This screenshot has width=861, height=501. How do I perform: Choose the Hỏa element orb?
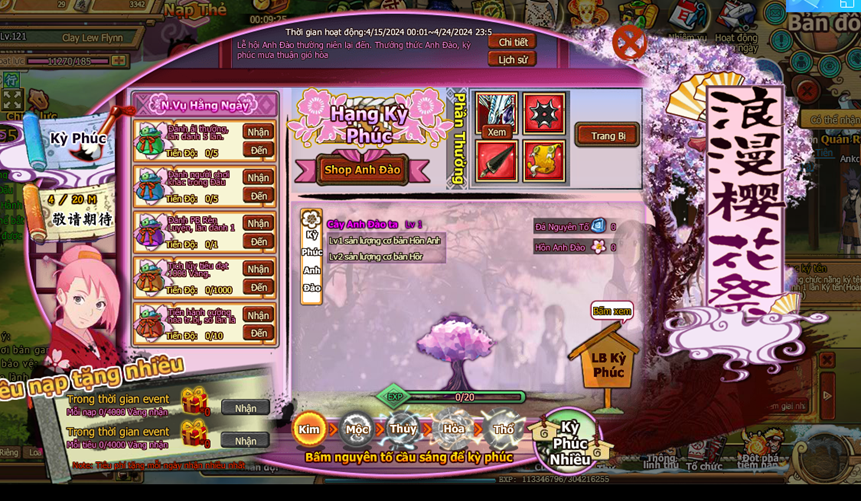pyautogui.click(x=453, y=430)
